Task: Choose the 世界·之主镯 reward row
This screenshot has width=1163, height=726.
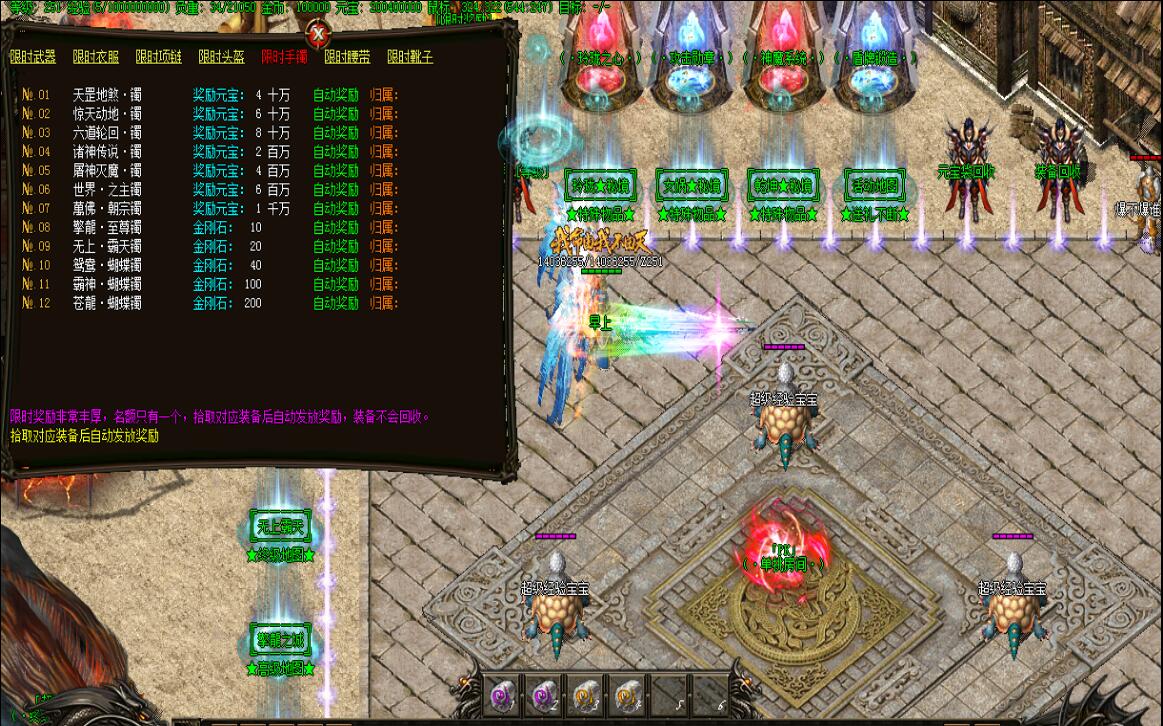Action: click(x=107, y=190)
